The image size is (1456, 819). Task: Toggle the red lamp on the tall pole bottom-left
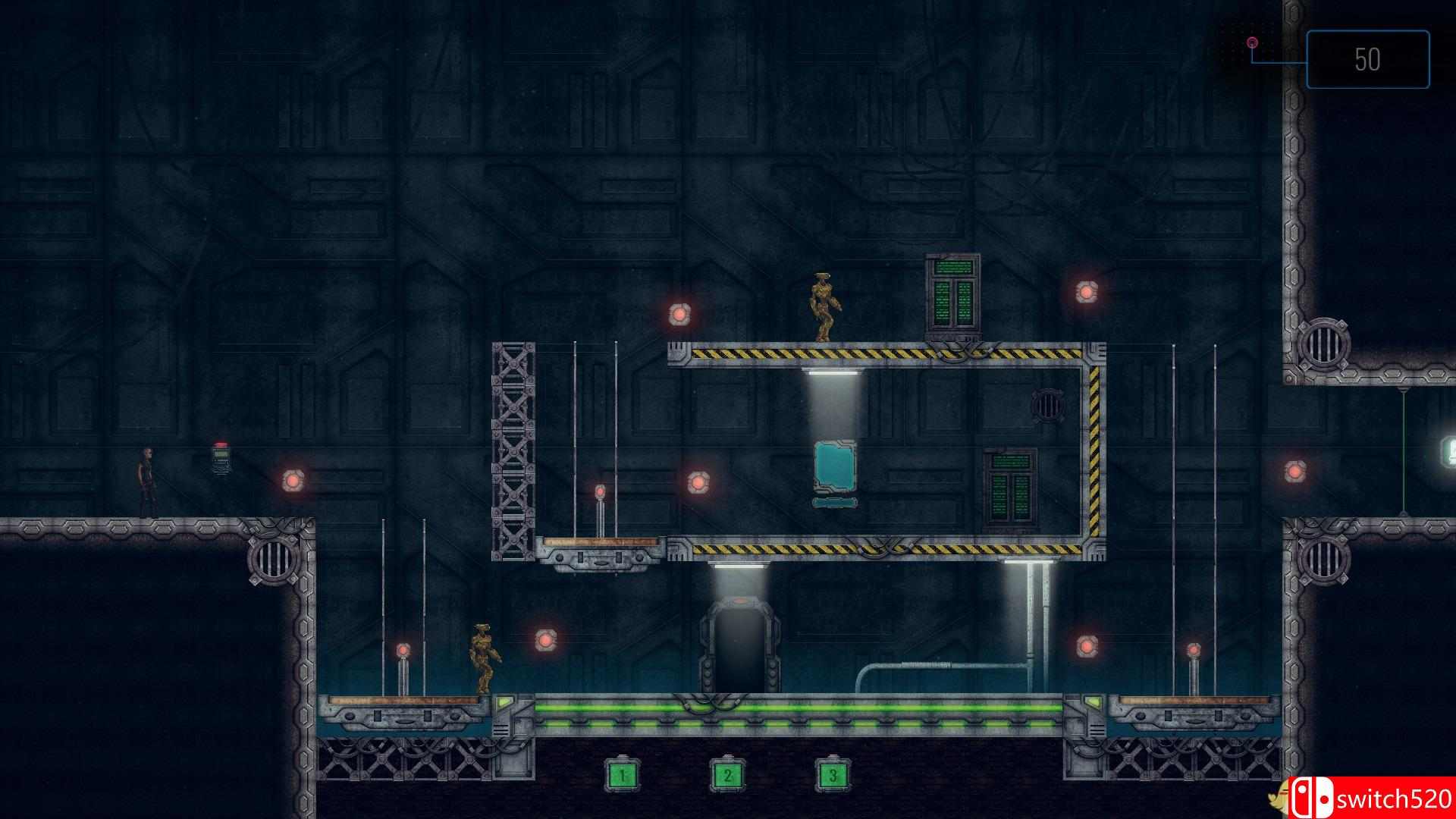402,649
